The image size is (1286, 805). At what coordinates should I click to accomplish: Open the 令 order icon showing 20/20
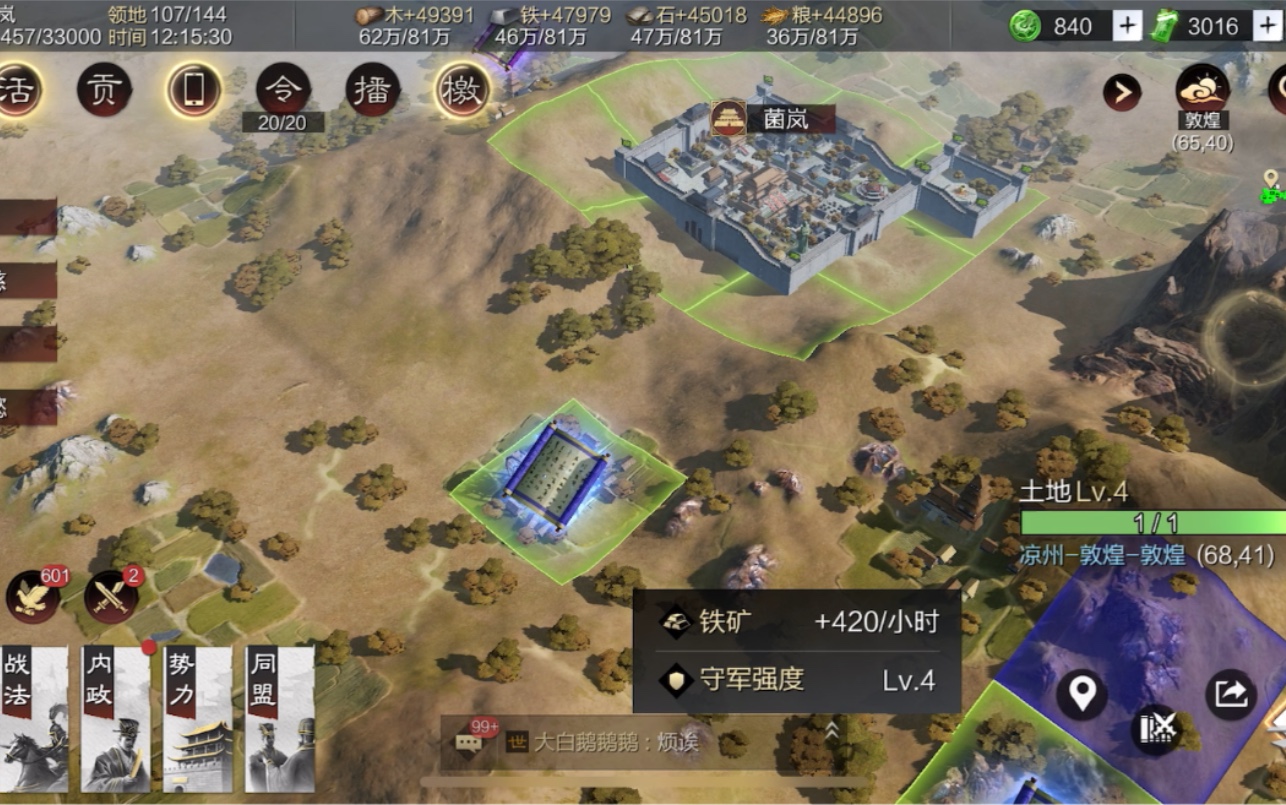coord(285,88)
